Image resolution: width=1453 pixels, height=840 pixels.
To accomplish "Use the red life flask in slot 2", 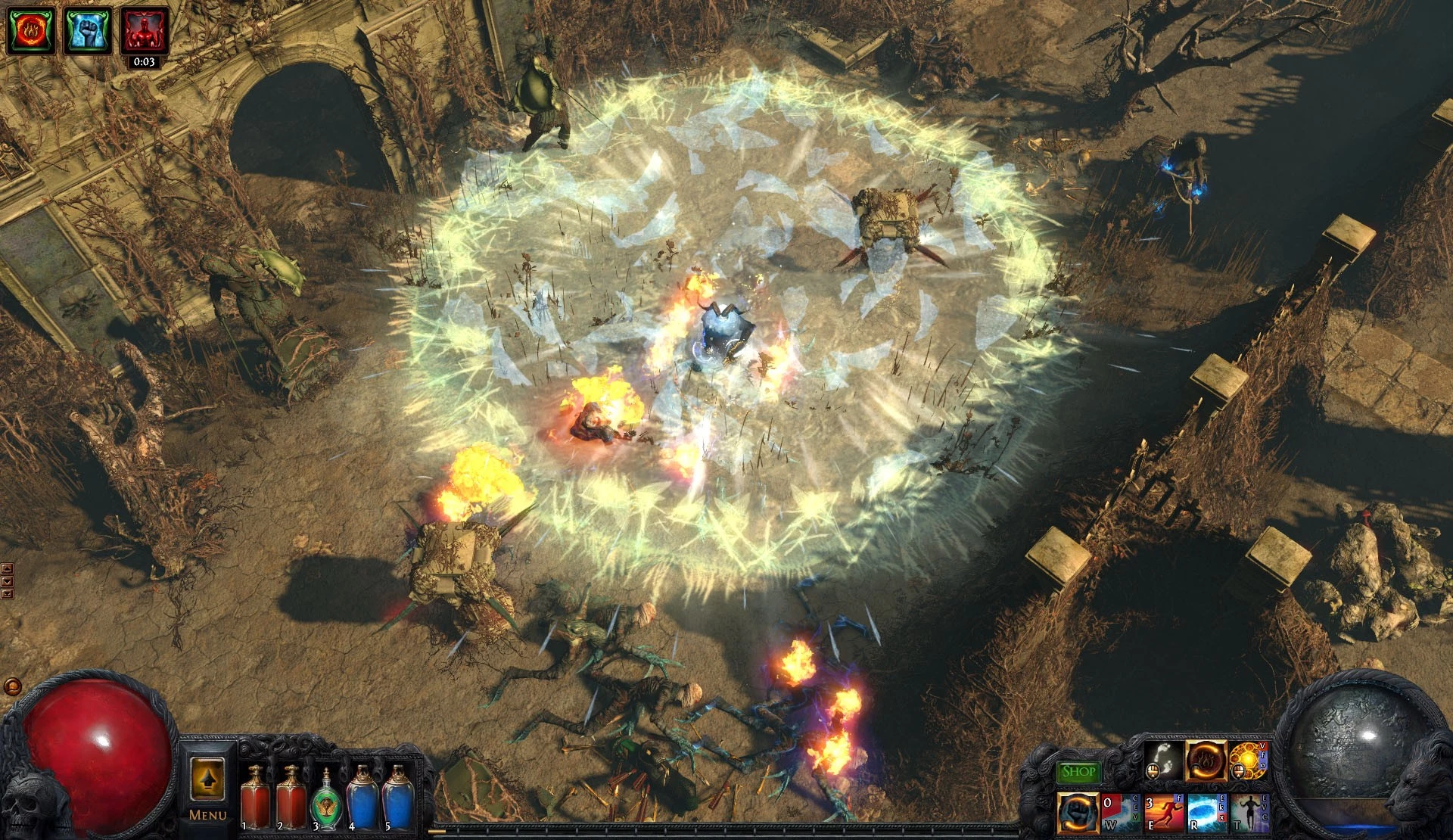I will click(x=291, y=798).
